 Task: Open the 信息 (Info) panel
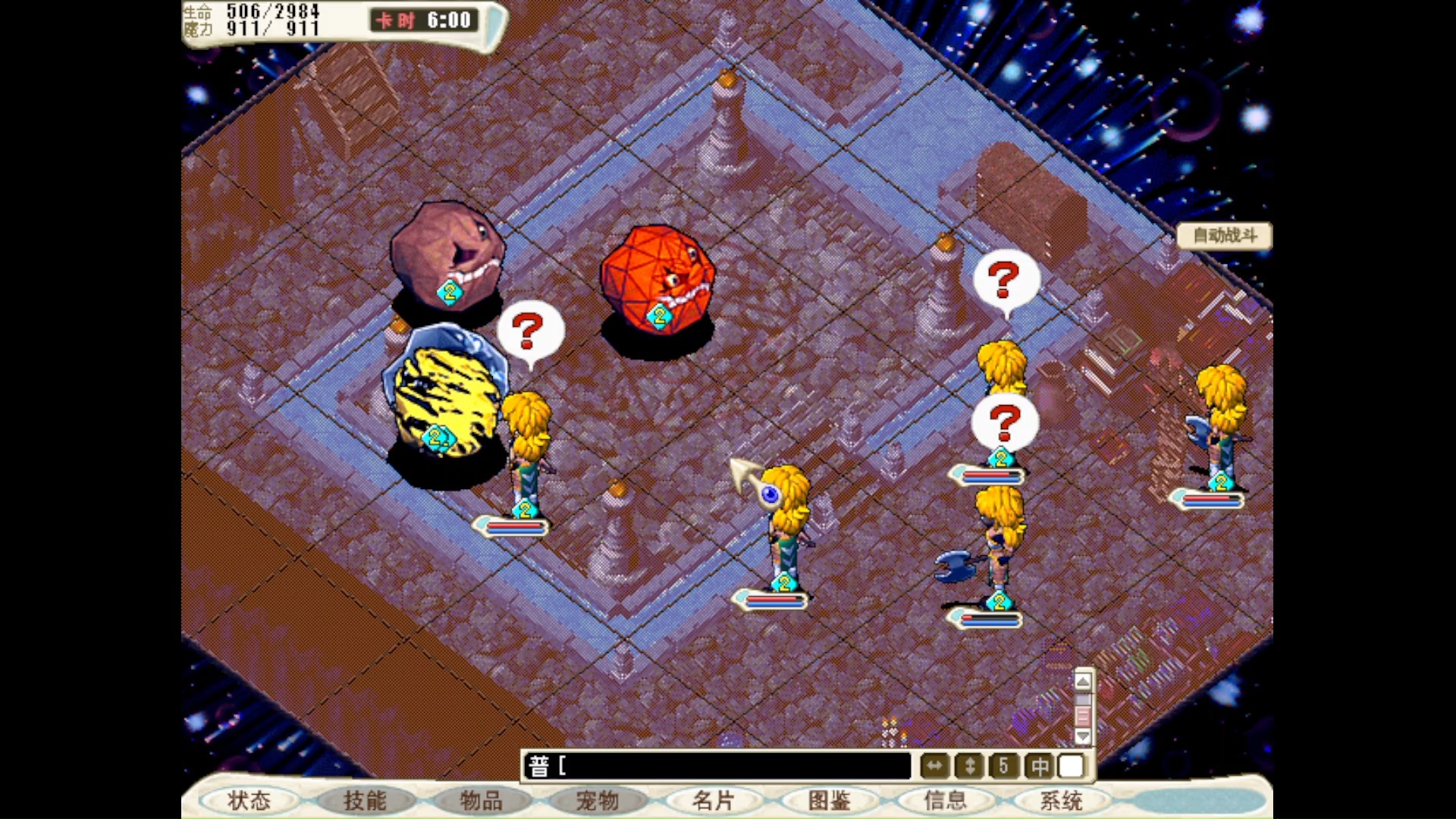[946, 801]
